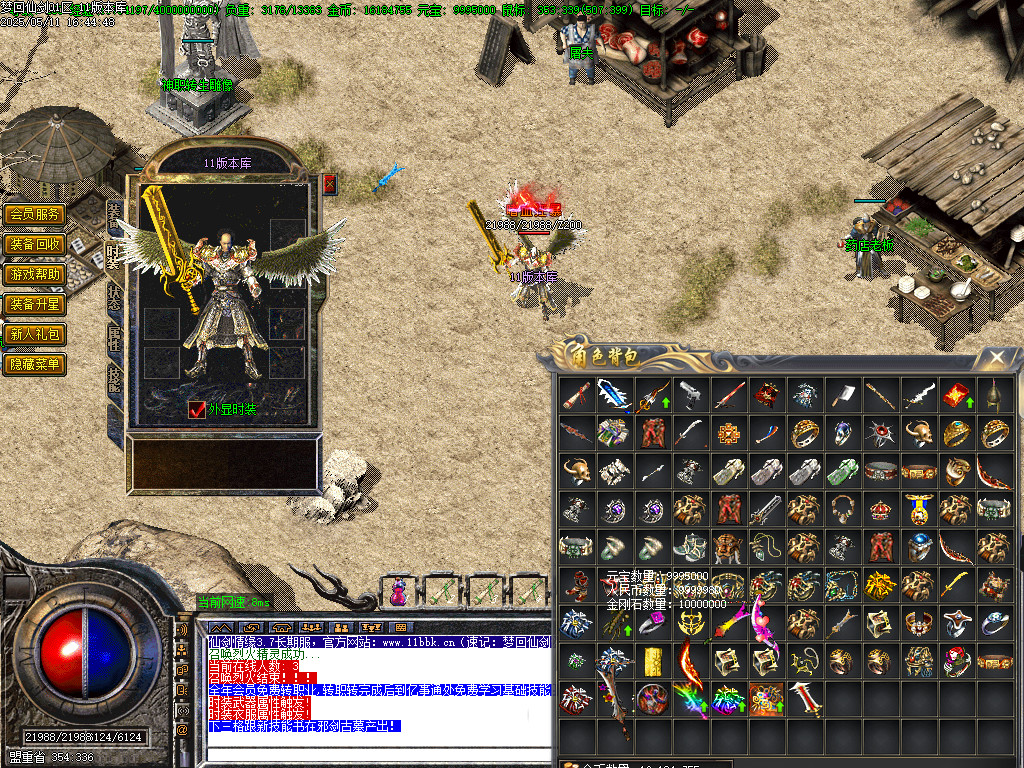Select the 装备升星 equipment star upgrade button

pyautogui.click(x=35, y=304)
